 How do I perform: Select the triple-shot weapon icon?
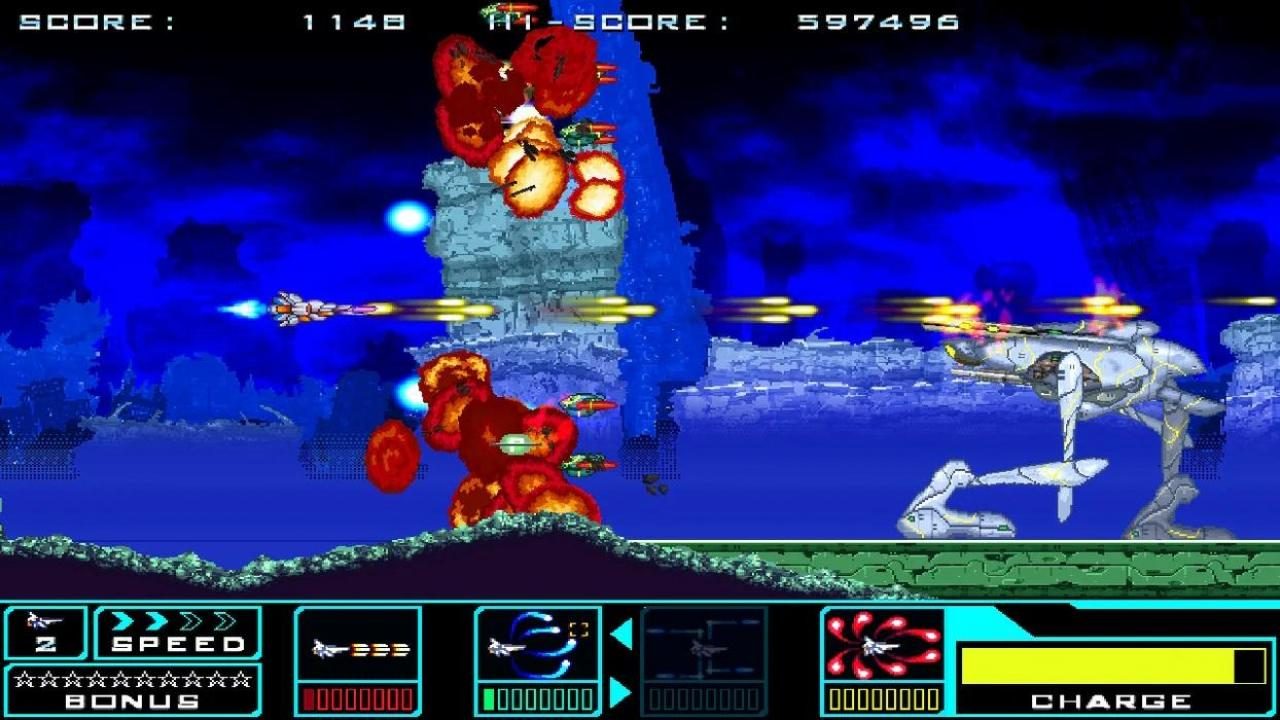click(x=358, y=648)
